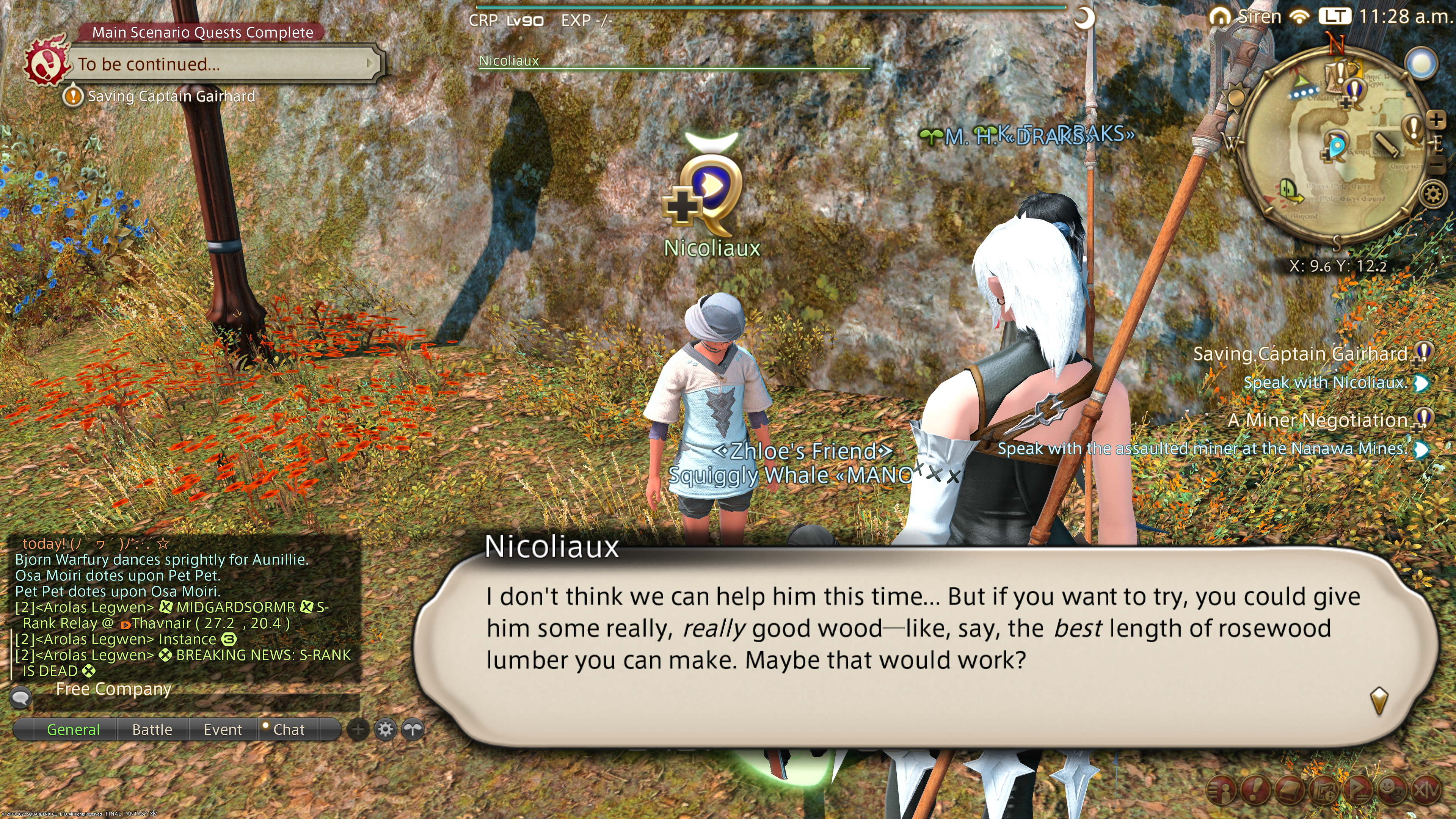Select the Event chat tab
Image resolution: width=1456 pixels, height=819 pixels.
(223, 729)
